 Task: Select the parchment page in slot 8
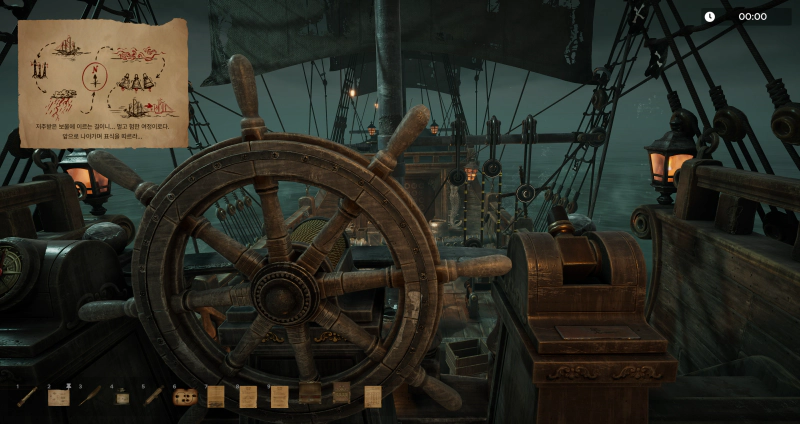click(x=248, y=397)
